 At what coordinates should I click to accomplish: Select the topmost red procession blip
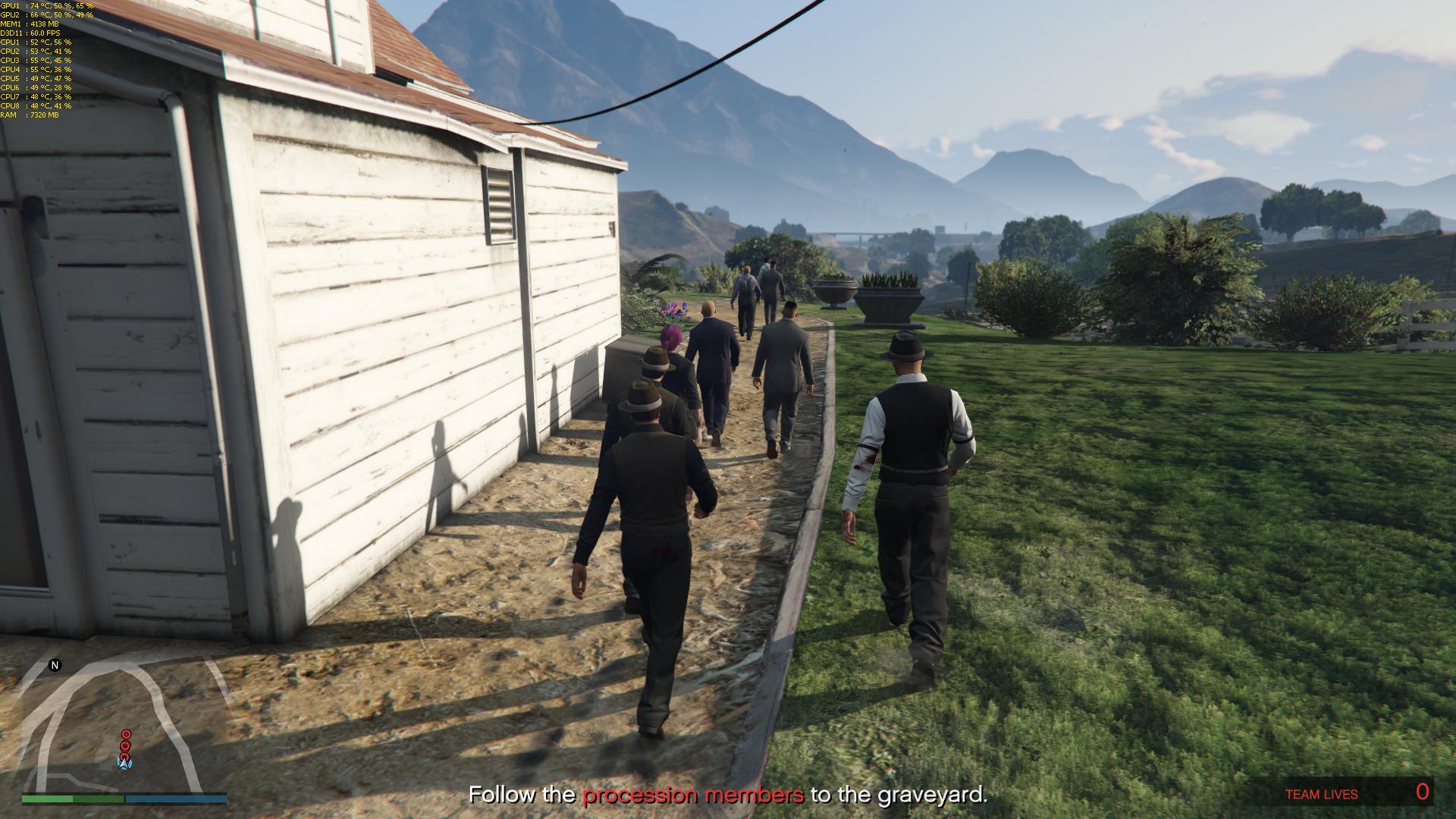coord(126,734)
